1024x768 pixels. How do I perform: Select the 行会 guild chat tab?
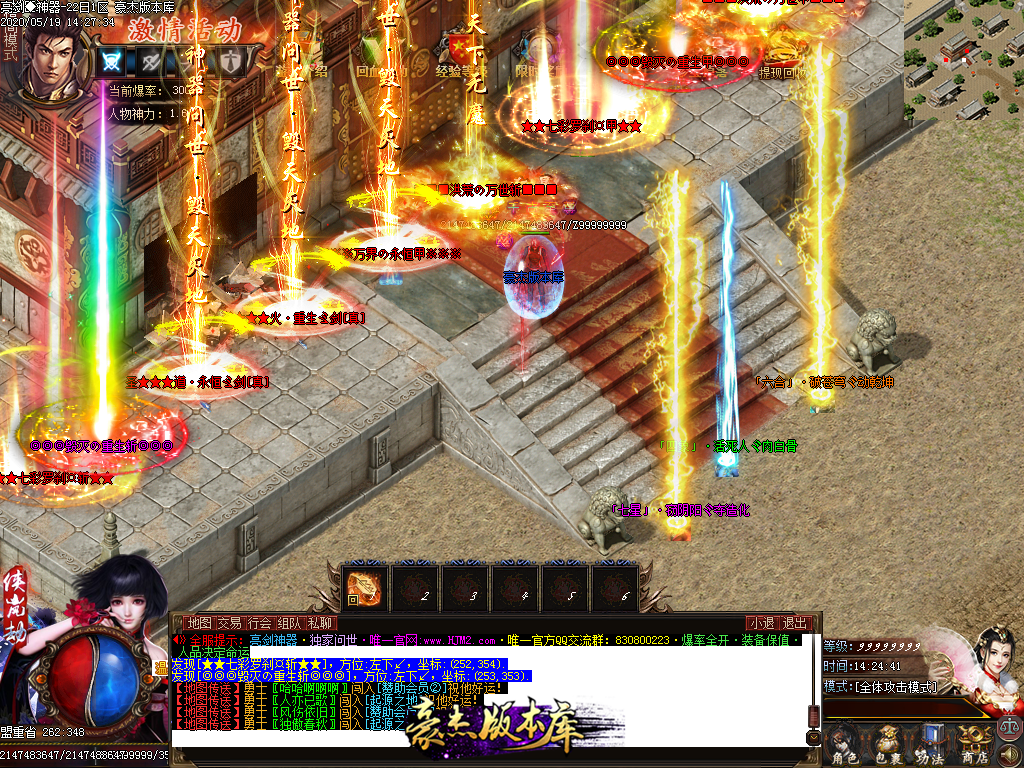pos(259,623)
